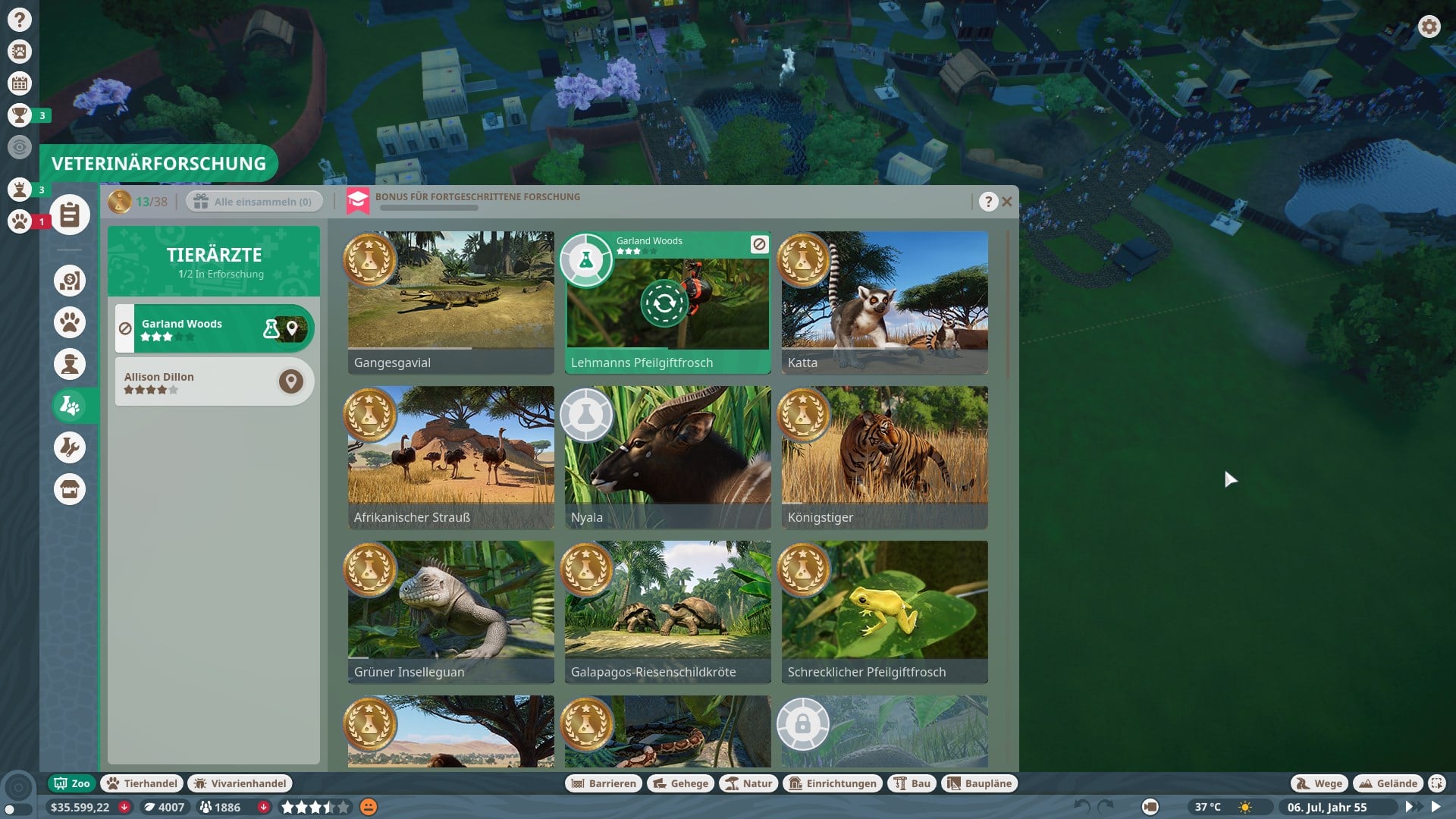Image resolution: width=1456 pixels, height=819 pixels.
Task: Select the Nyala research card
Action: (x=667, y=457)
